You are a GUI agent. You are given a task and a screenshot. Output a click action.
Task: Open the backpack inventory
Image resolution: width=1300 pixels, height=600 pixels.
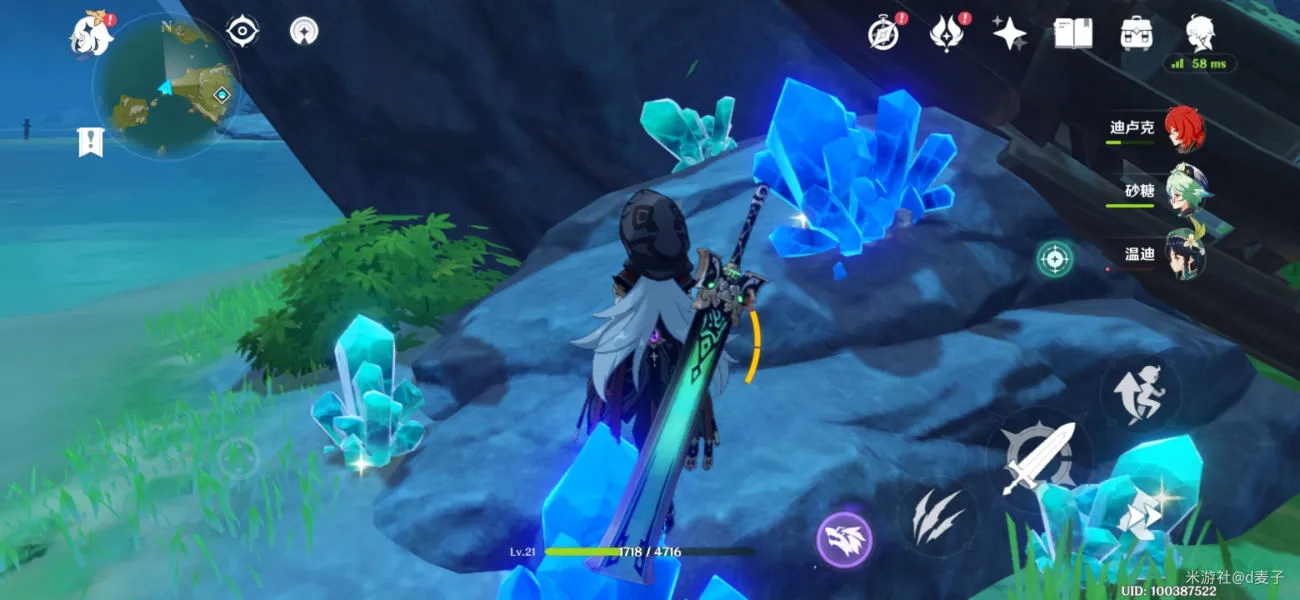pyautogui.click(x=1136, y=34)
